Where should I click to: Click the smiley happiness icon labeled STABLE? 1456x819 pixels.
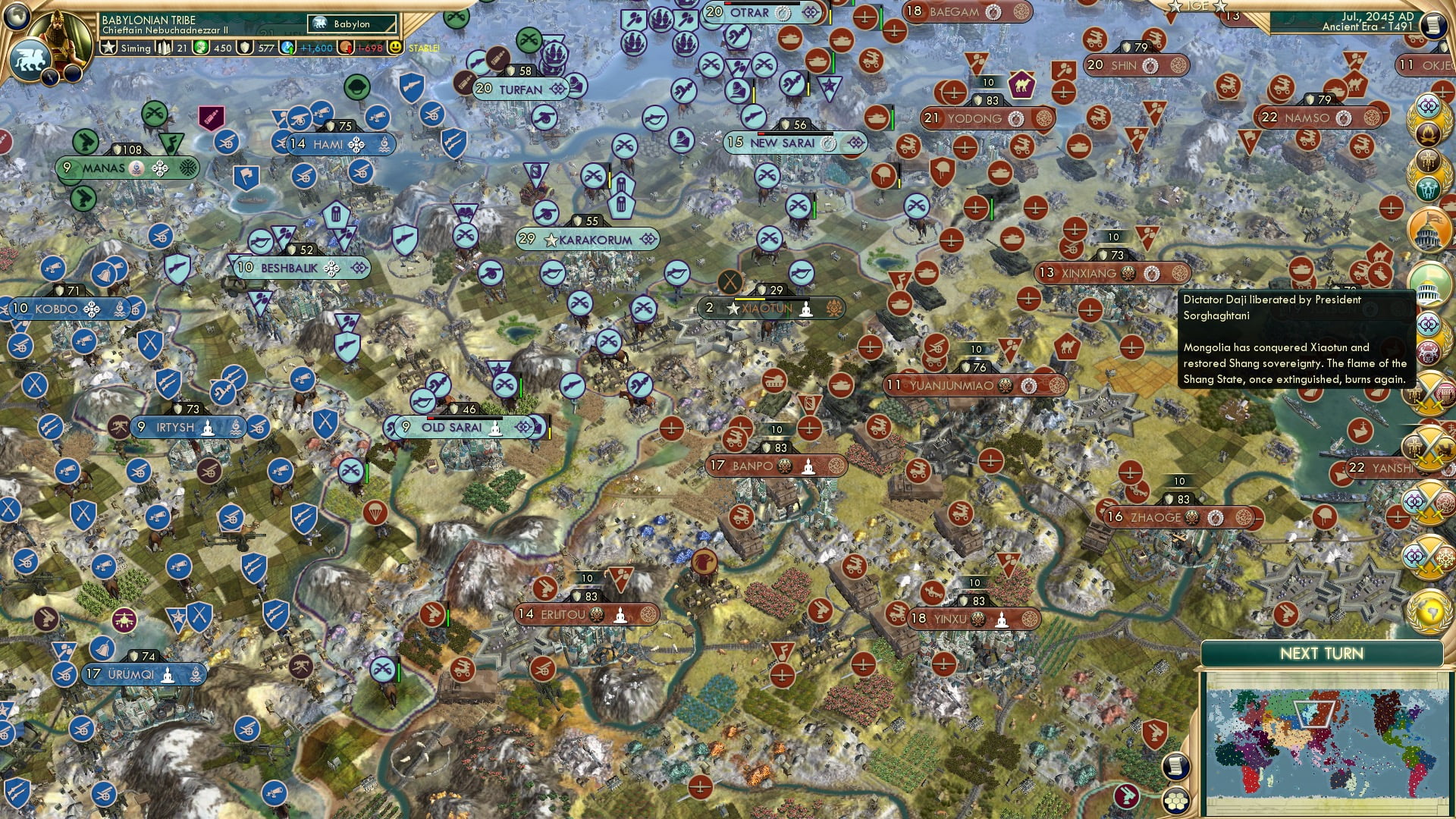point(394,48)
